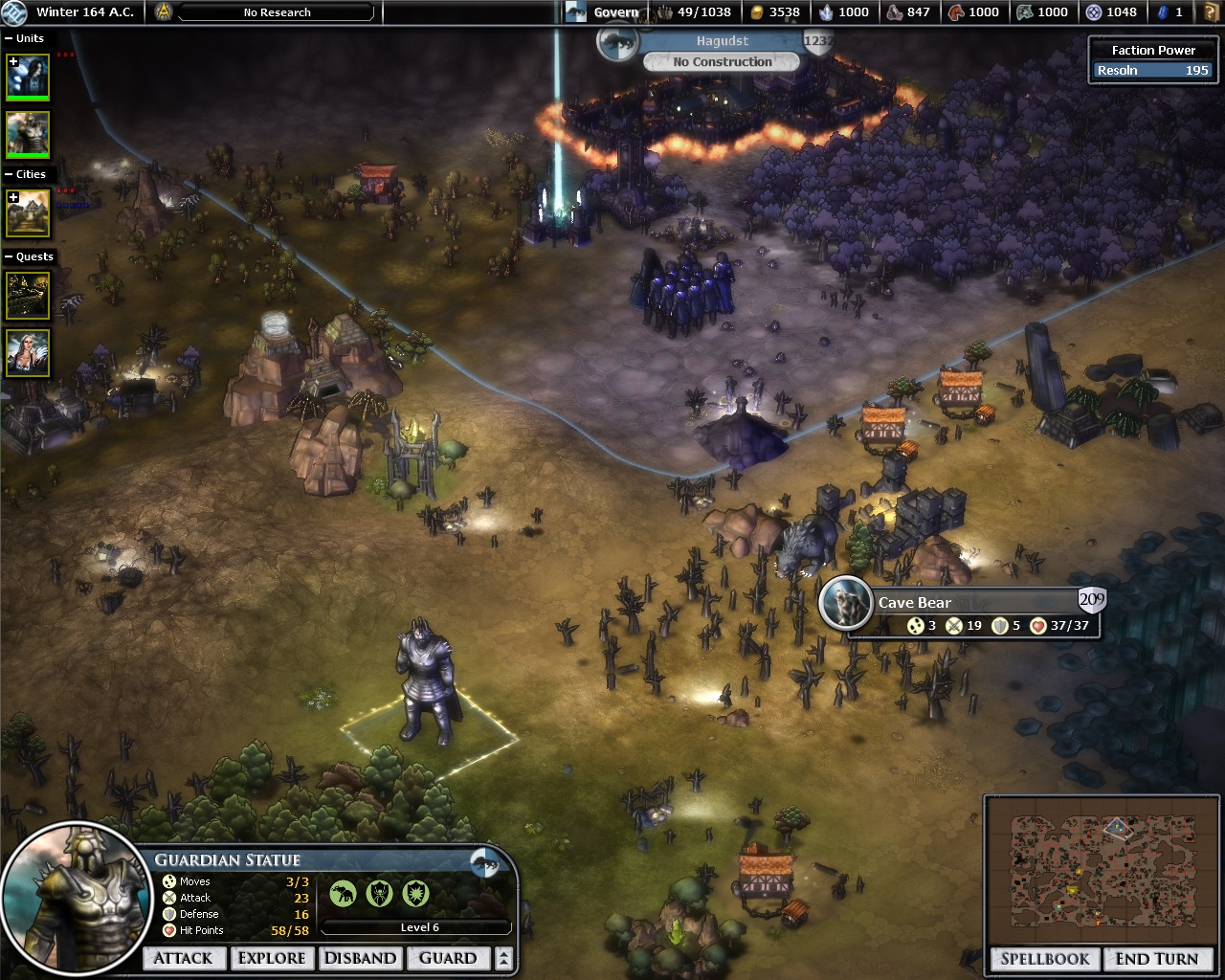Screen dimensions: 1225x980
Task: Select the dark-haired unit portrait
Action: pos(28,77)
